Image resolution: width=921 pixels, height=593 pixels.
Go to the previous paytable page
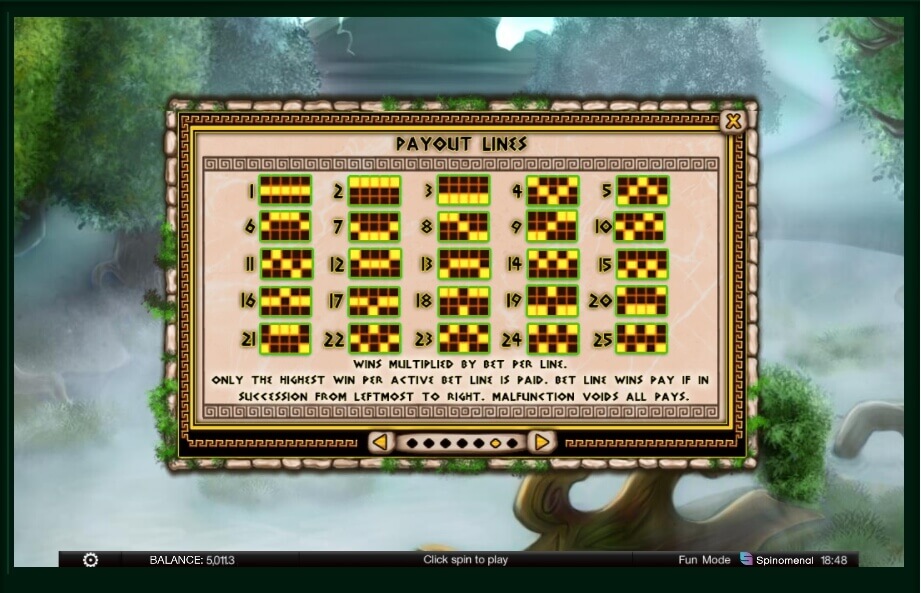click(380, 442)
